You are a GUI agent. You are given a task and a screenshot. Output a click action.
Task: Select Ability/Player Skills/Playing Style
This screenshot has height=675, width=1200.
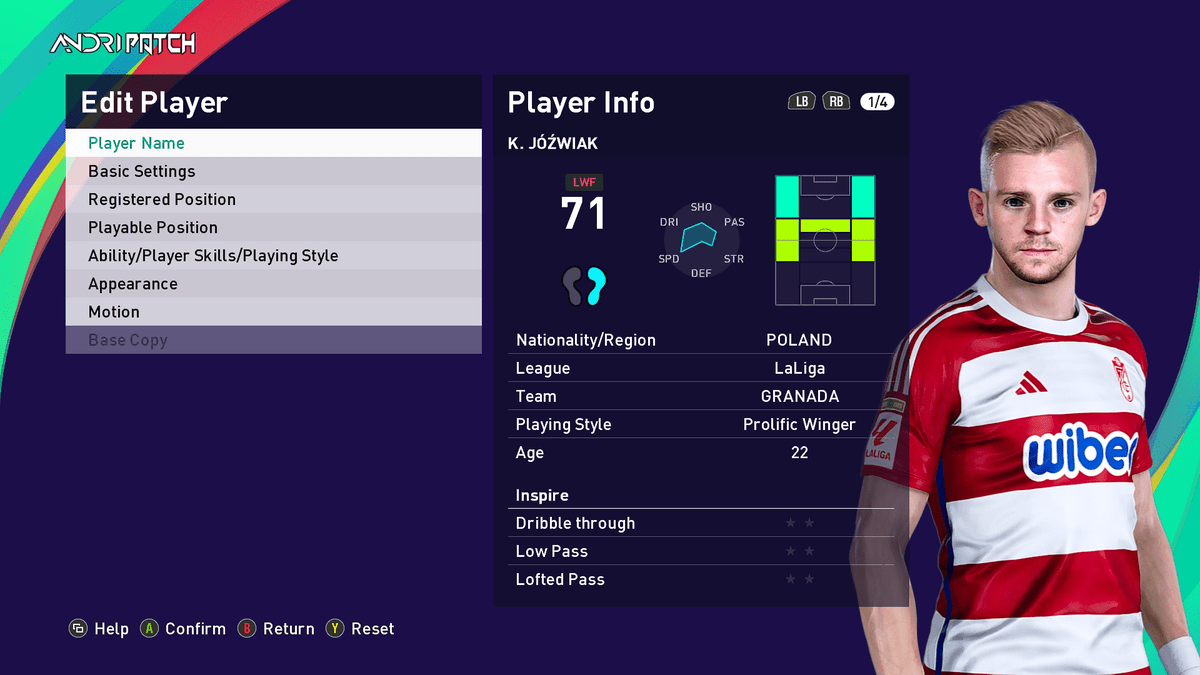273,255
